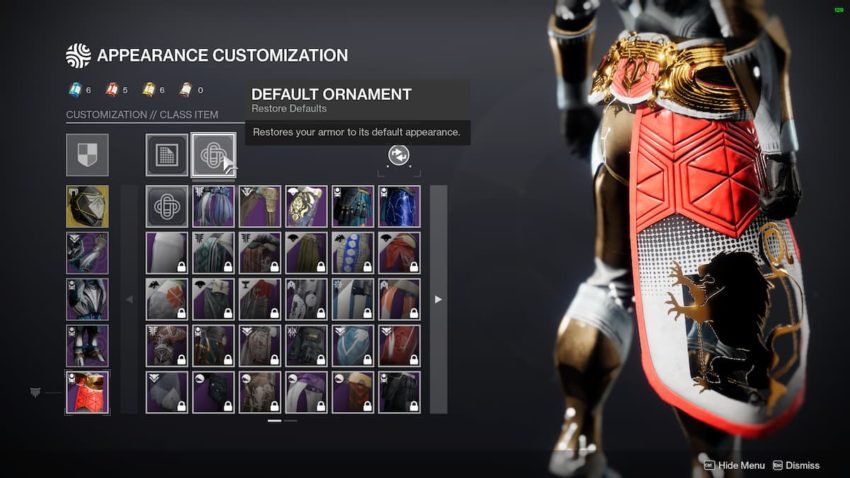The width and height of the screenshot is (850, 478).
Task: Select the blue ornament with white circles
Action: [x=353, y=253]
